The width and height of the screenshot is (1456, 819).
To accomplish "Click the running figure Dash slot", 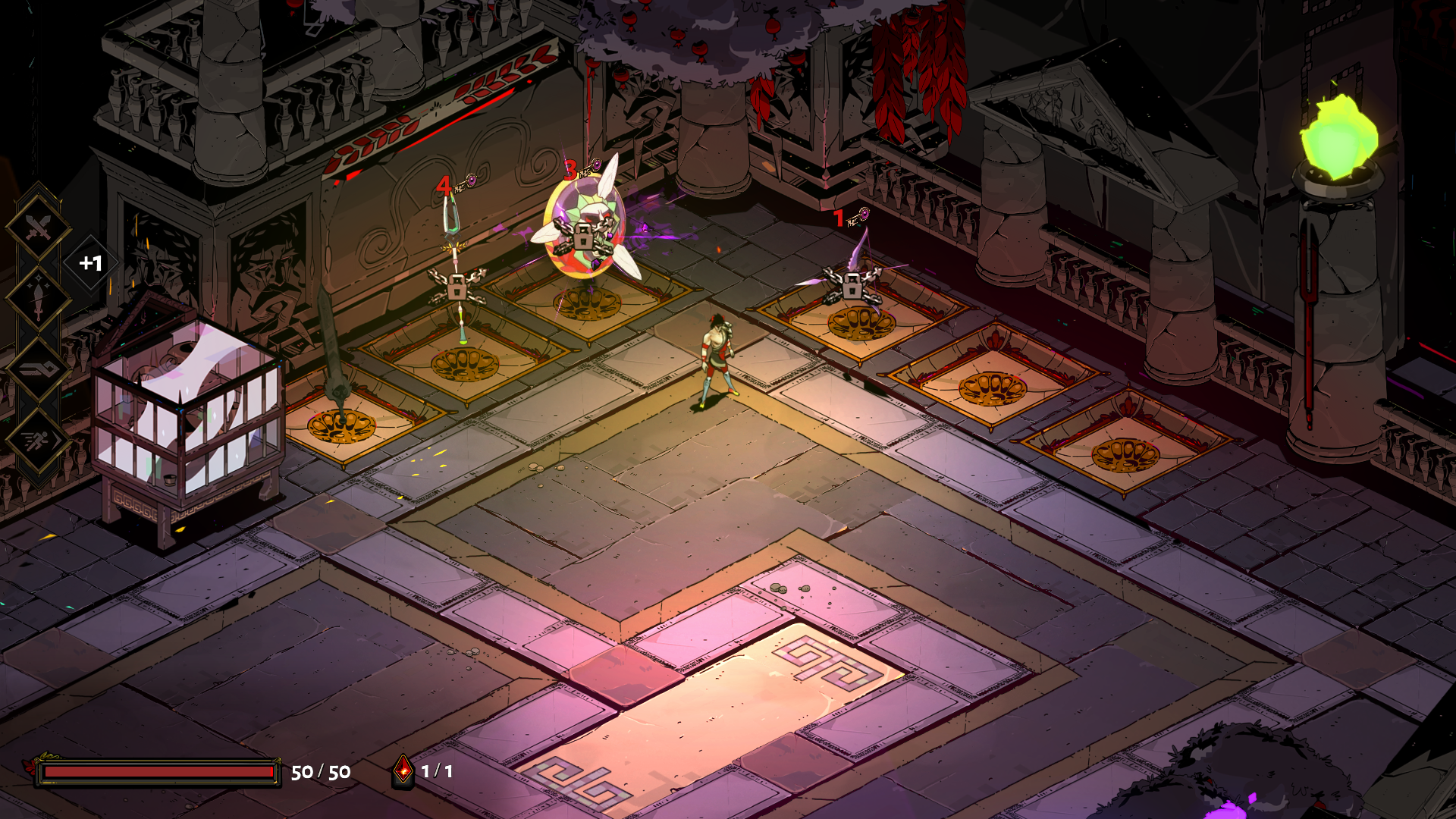I will coord(39,440).
